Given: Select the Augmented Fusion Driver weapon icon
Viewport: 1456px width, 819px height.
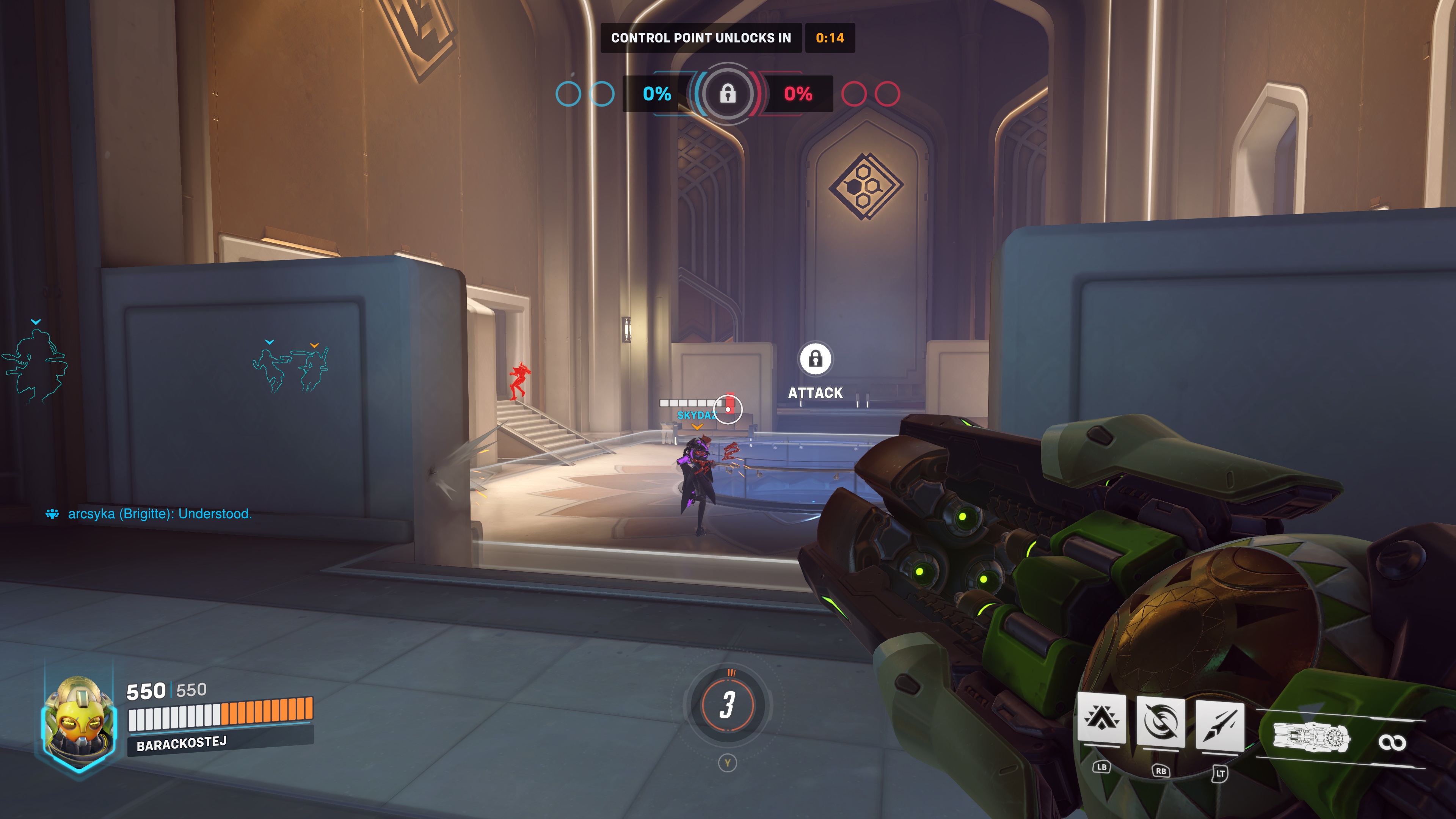Looking at the screenshot, I should pos(1311,738).
